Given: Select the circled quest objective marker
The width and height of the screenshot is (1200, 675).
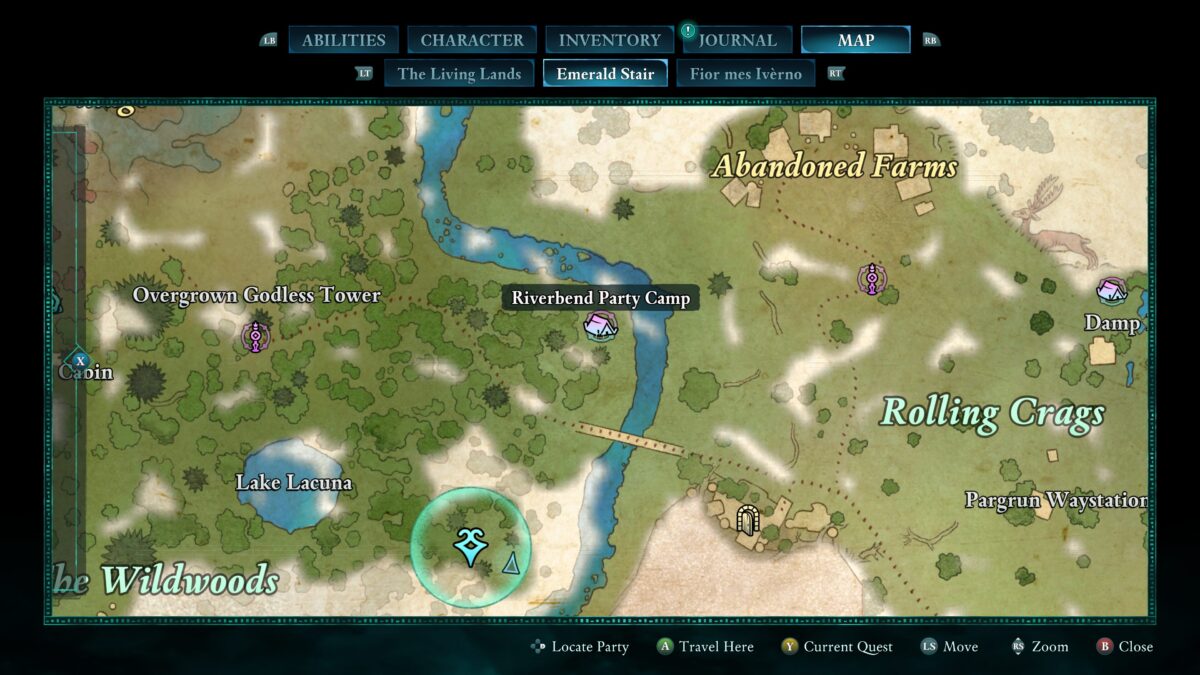Looking at the screenshot, I should click(469, 547).
